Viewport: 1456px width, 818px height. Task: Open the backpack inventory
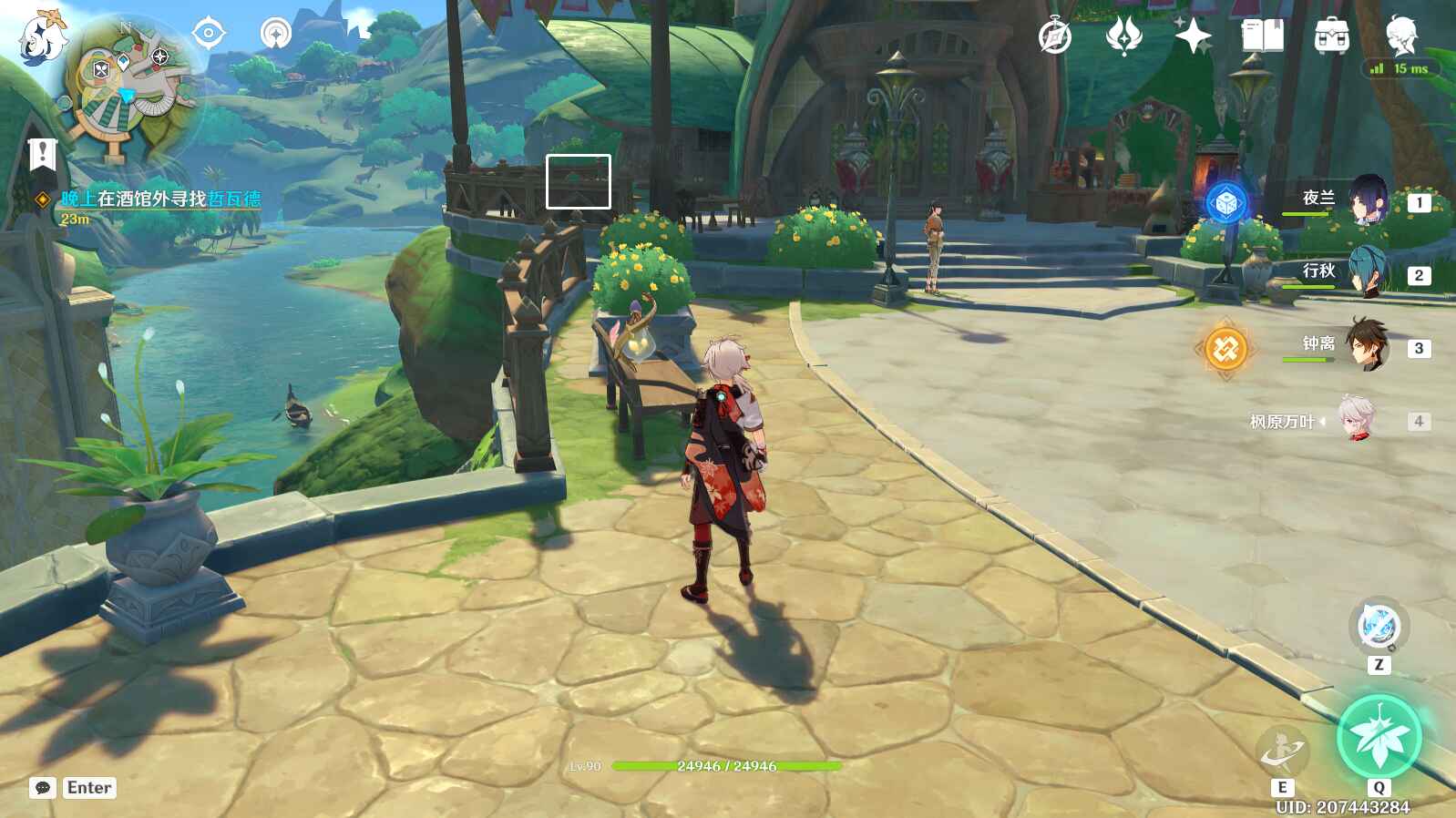tap(1331, 37)
